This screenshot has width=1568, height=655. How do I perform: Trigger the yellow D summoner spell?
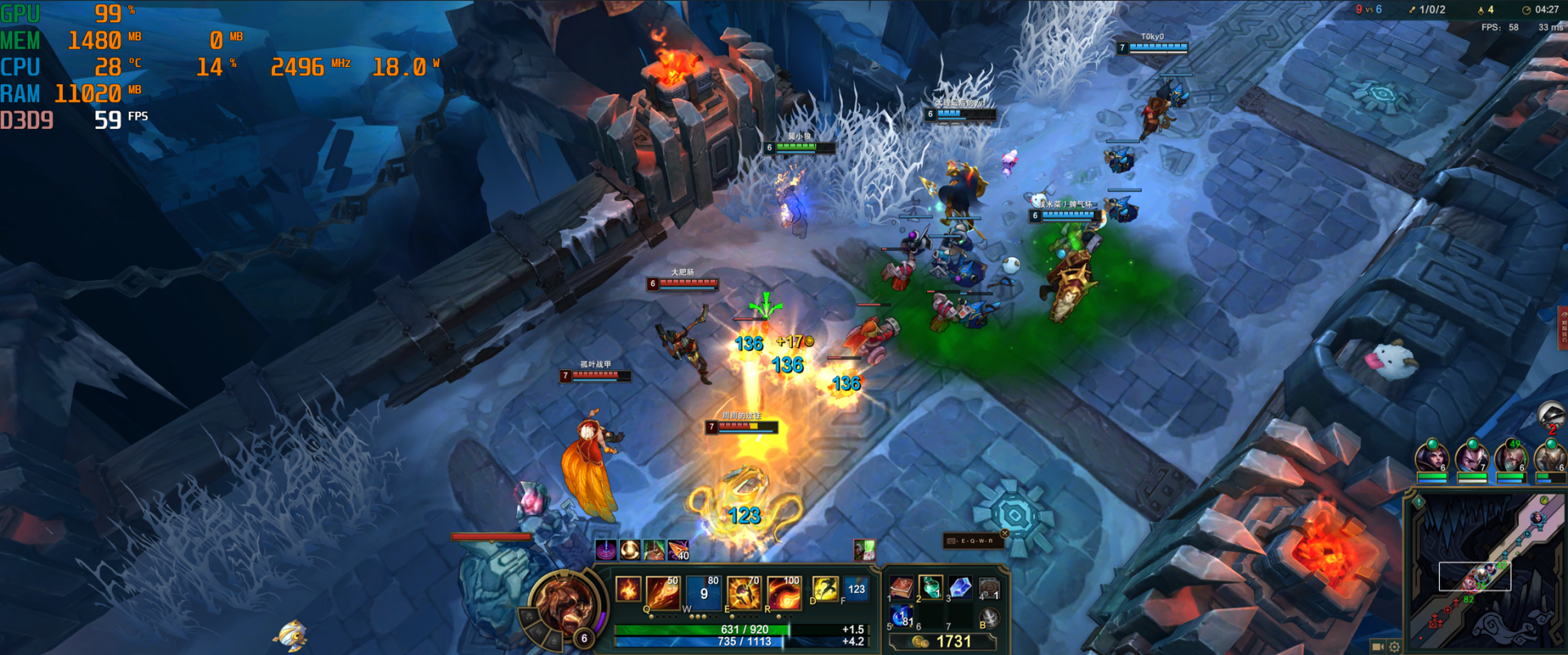coord(824,588)
